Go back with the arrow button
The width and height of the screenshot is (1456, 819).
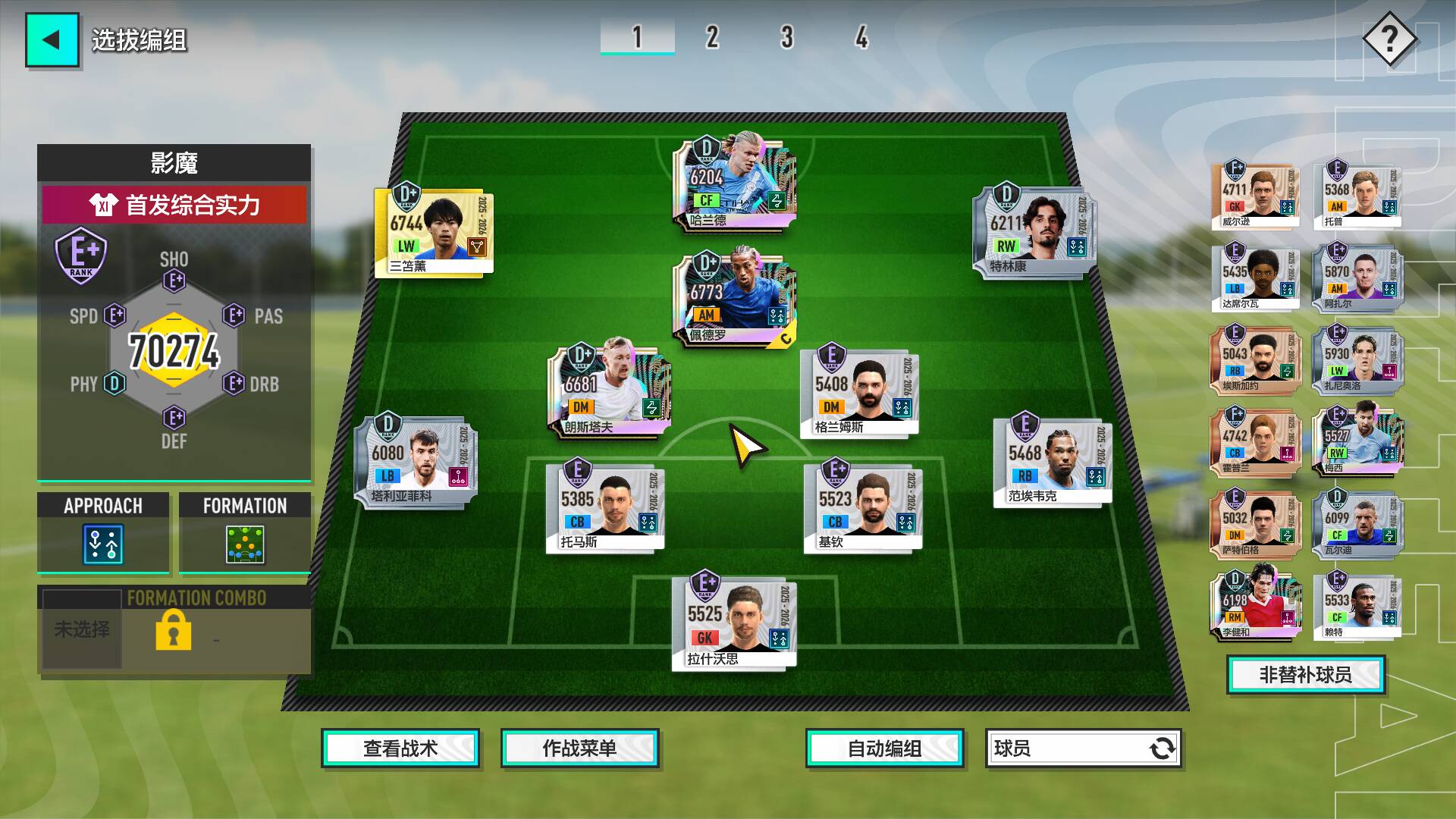tap(52, 40)
